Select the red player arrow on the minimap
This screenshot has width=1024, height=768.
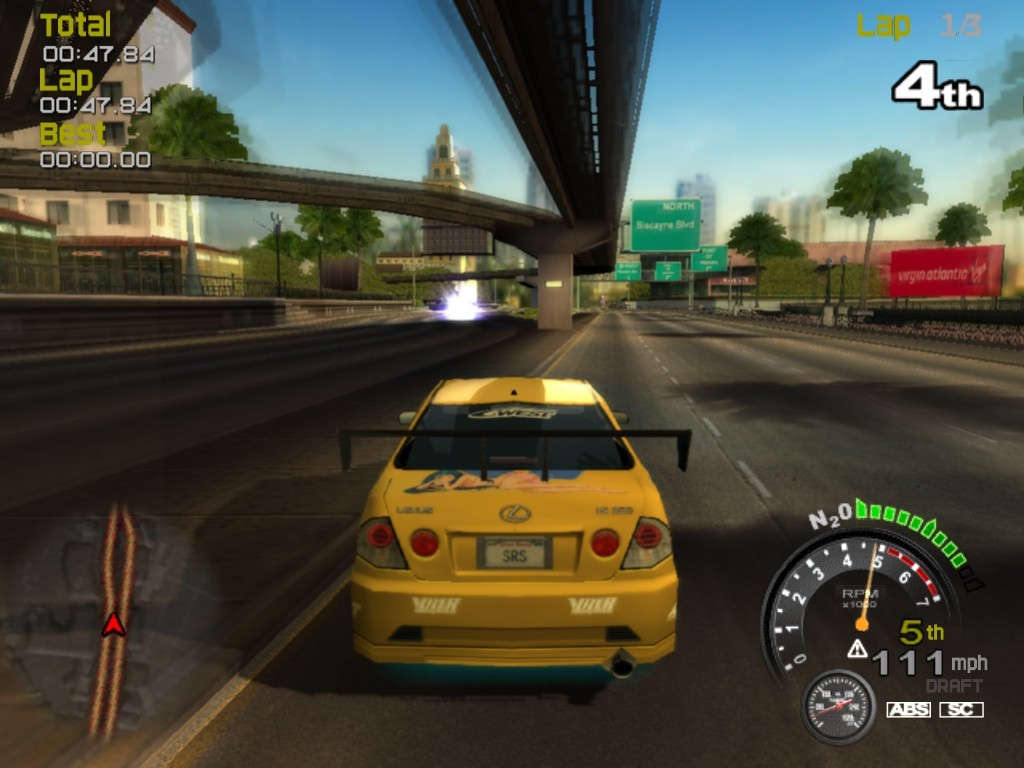click(x=114, y=625)
